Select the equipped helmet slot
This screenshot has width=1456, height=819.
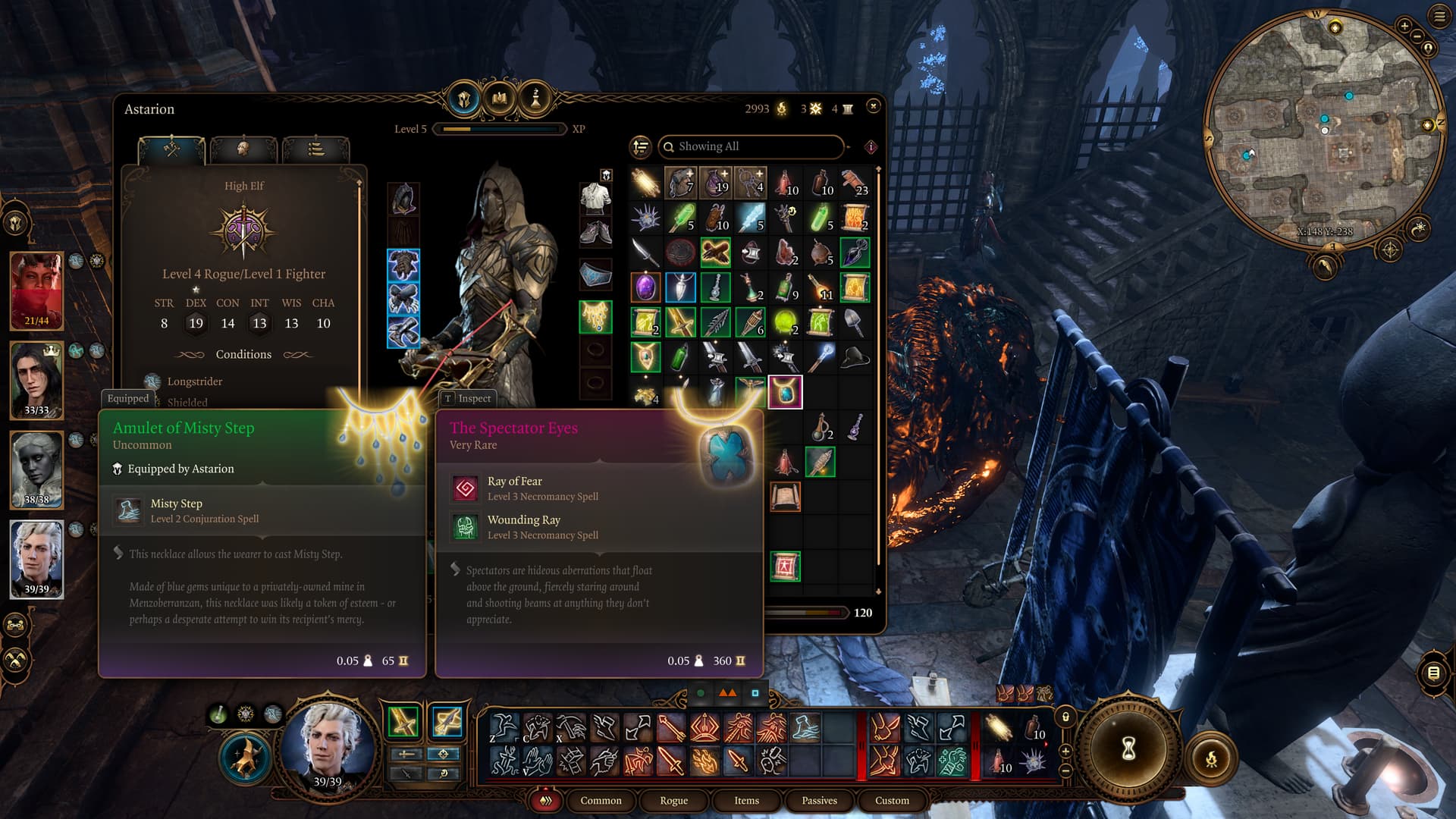click(403, 199)
